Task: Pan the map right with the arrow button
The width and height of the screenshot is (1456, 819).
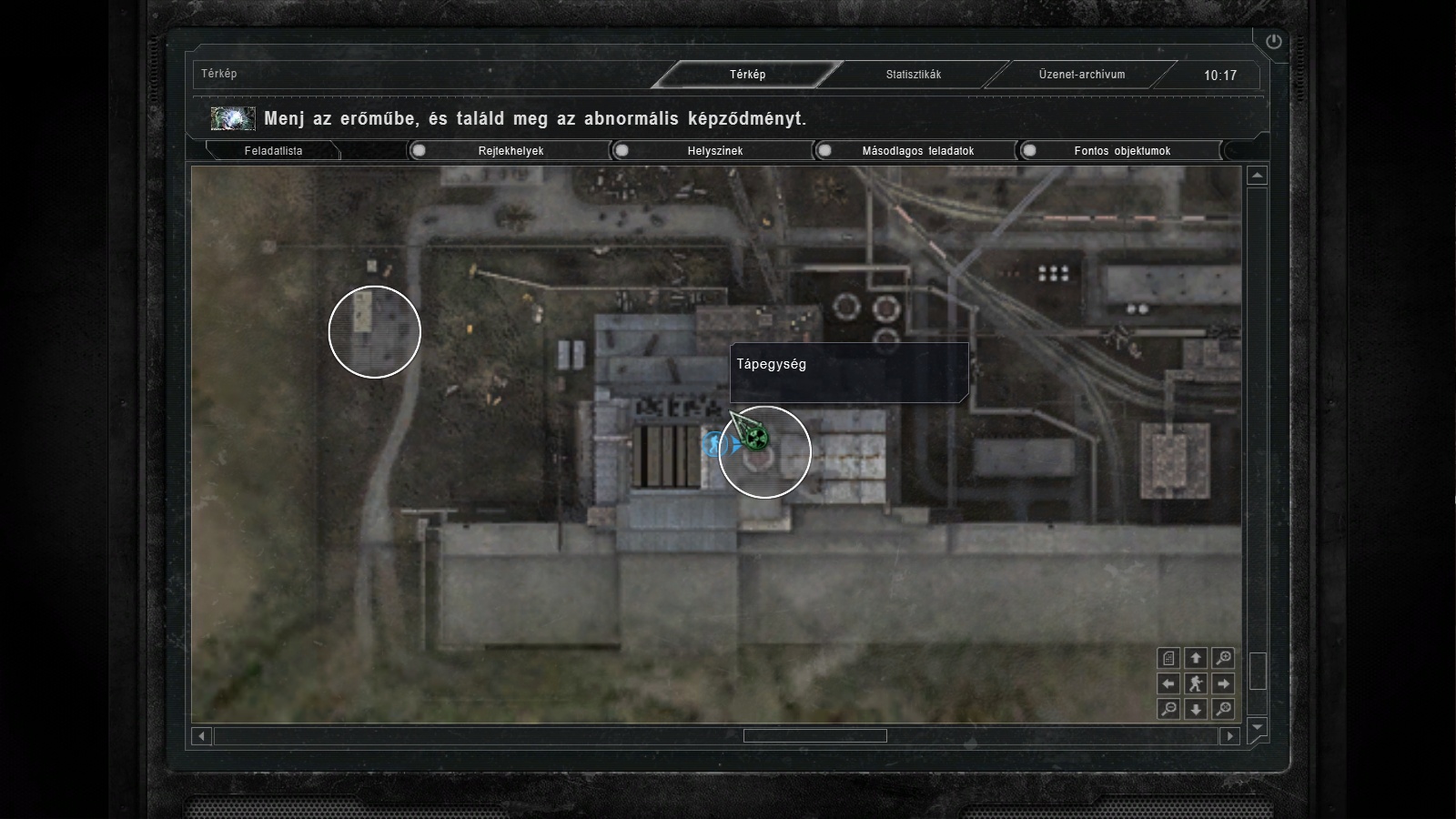Action: pyautogui.click(x=1224, y=683)
